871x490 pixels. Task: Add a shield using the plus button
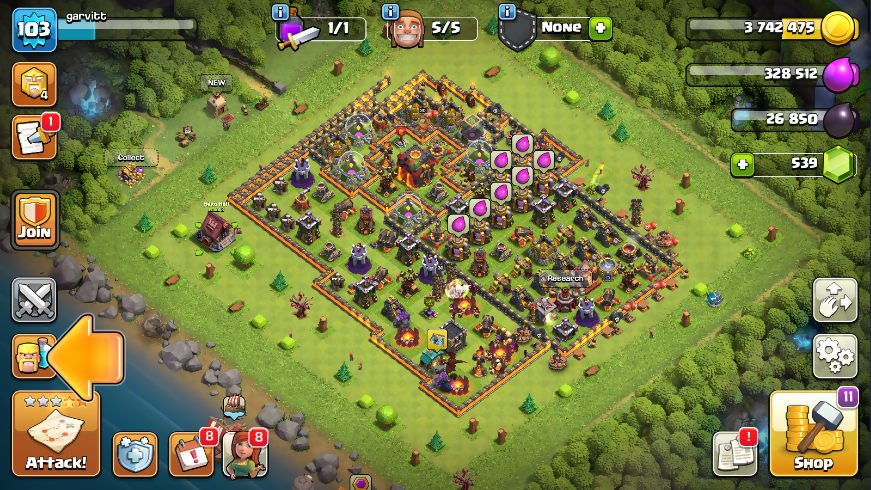[x=599, y=28]
